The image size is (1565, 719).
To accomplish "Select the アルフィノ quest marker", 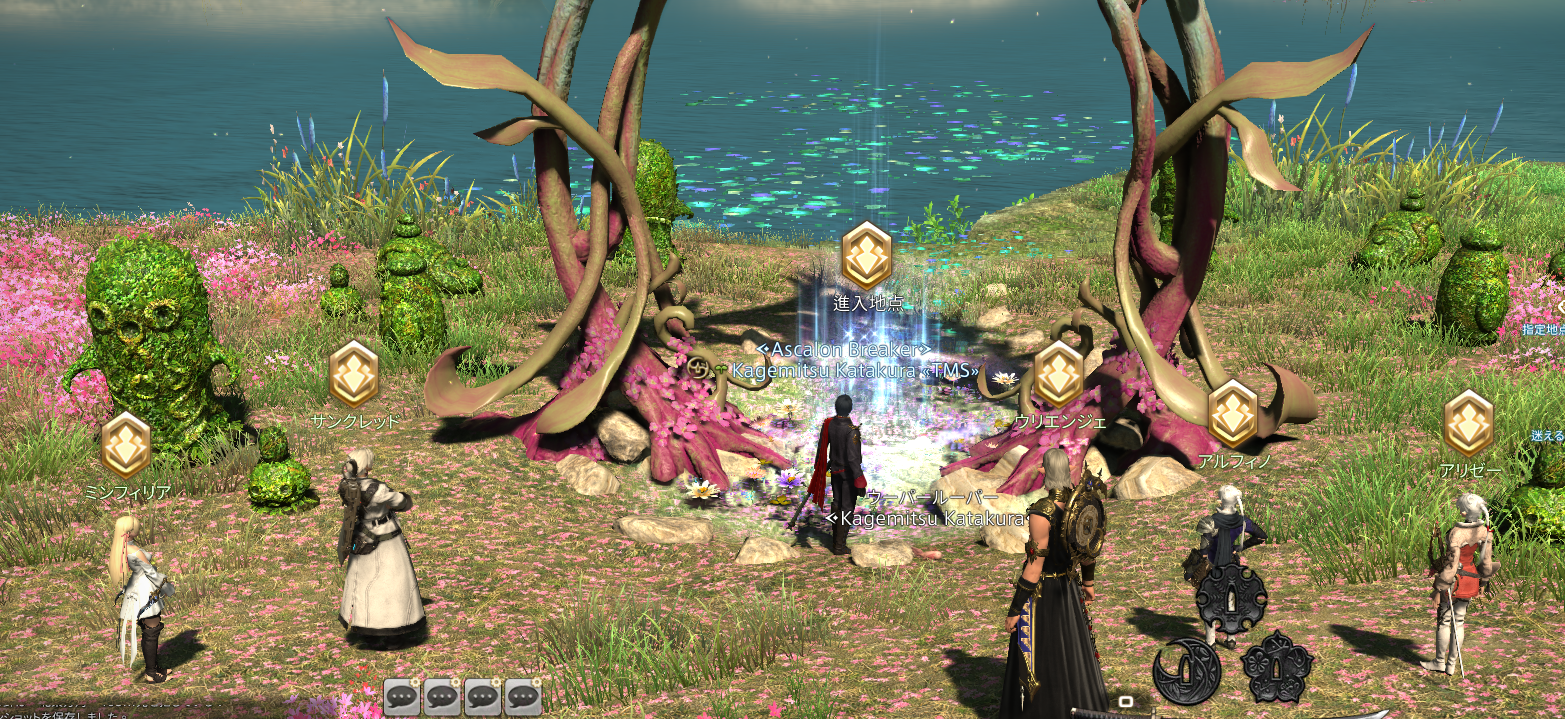I will click(x=1232, y=414).
